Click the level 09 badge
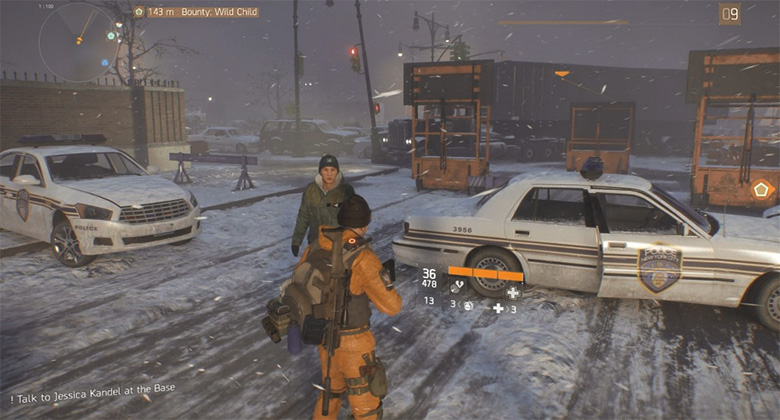 point(729,13)
